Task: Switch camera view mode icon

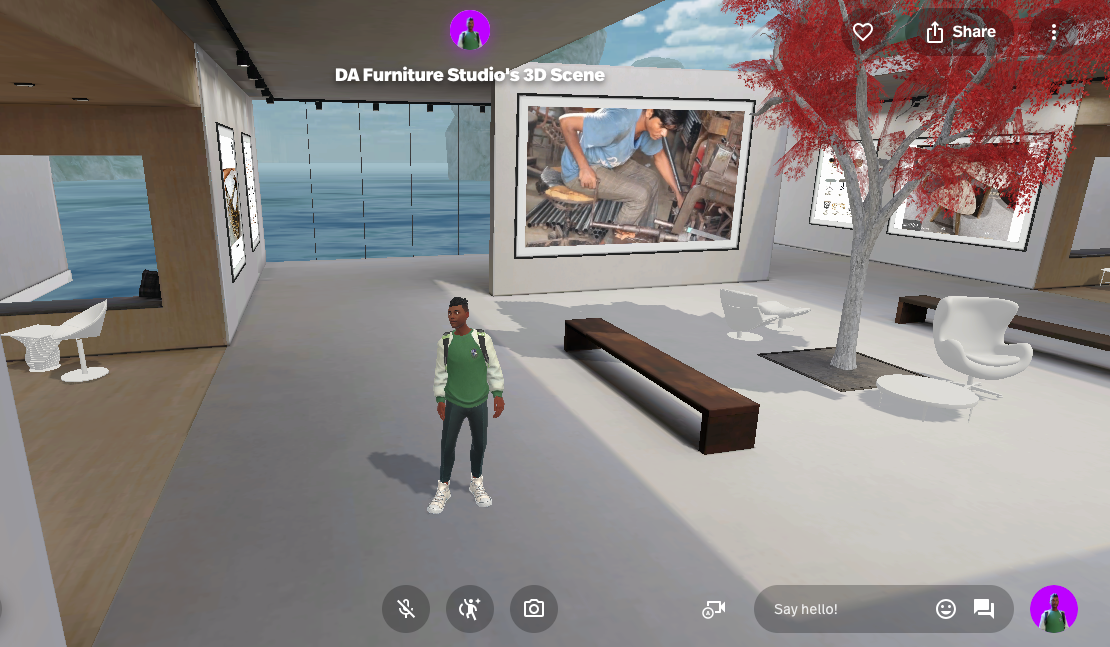Action: click(x=713, y=609)
